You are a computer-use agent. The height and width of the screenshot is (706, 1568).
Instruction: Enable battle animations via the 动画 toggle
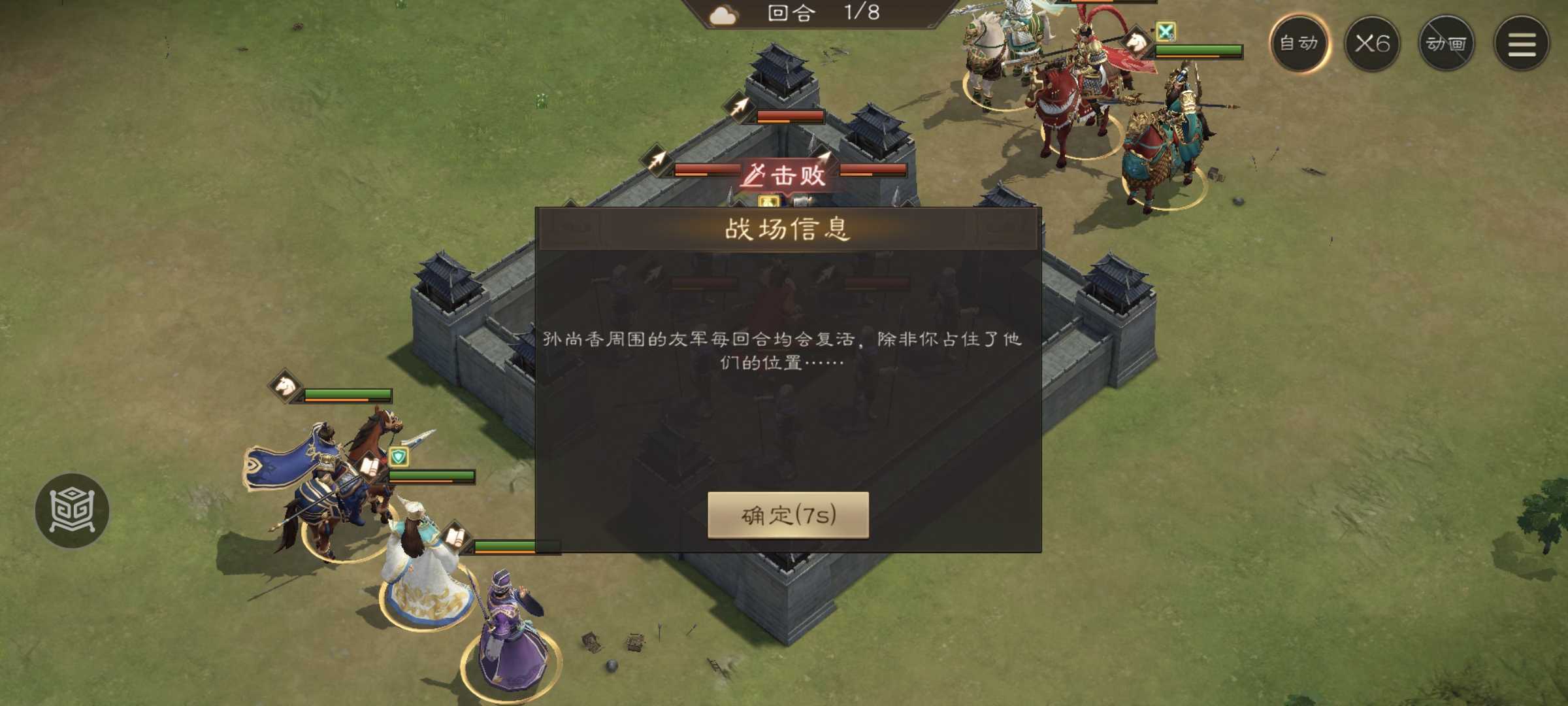[1446, 44]
